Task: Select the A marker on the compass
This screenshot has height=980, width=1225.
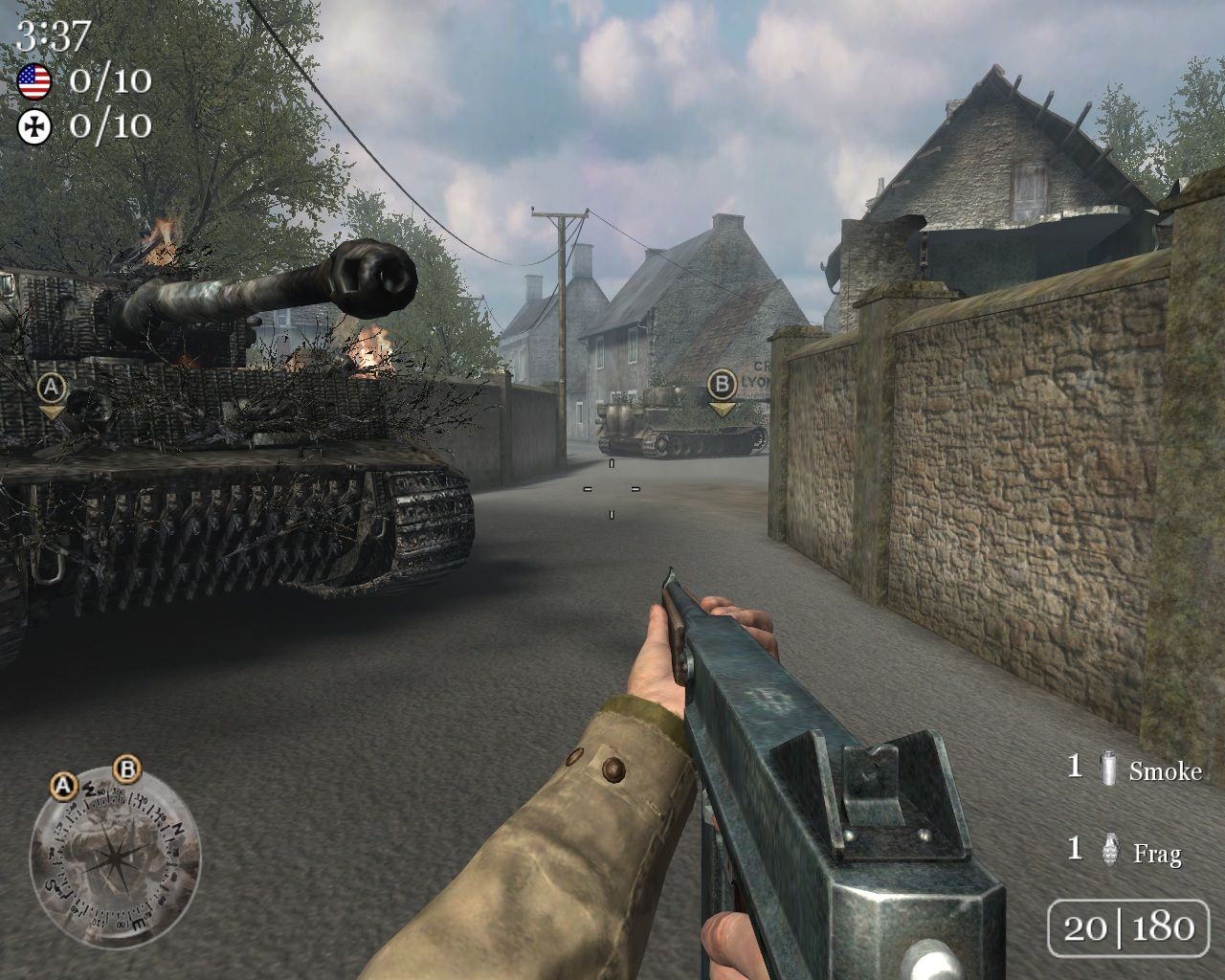Action: (x=63, y=787)
